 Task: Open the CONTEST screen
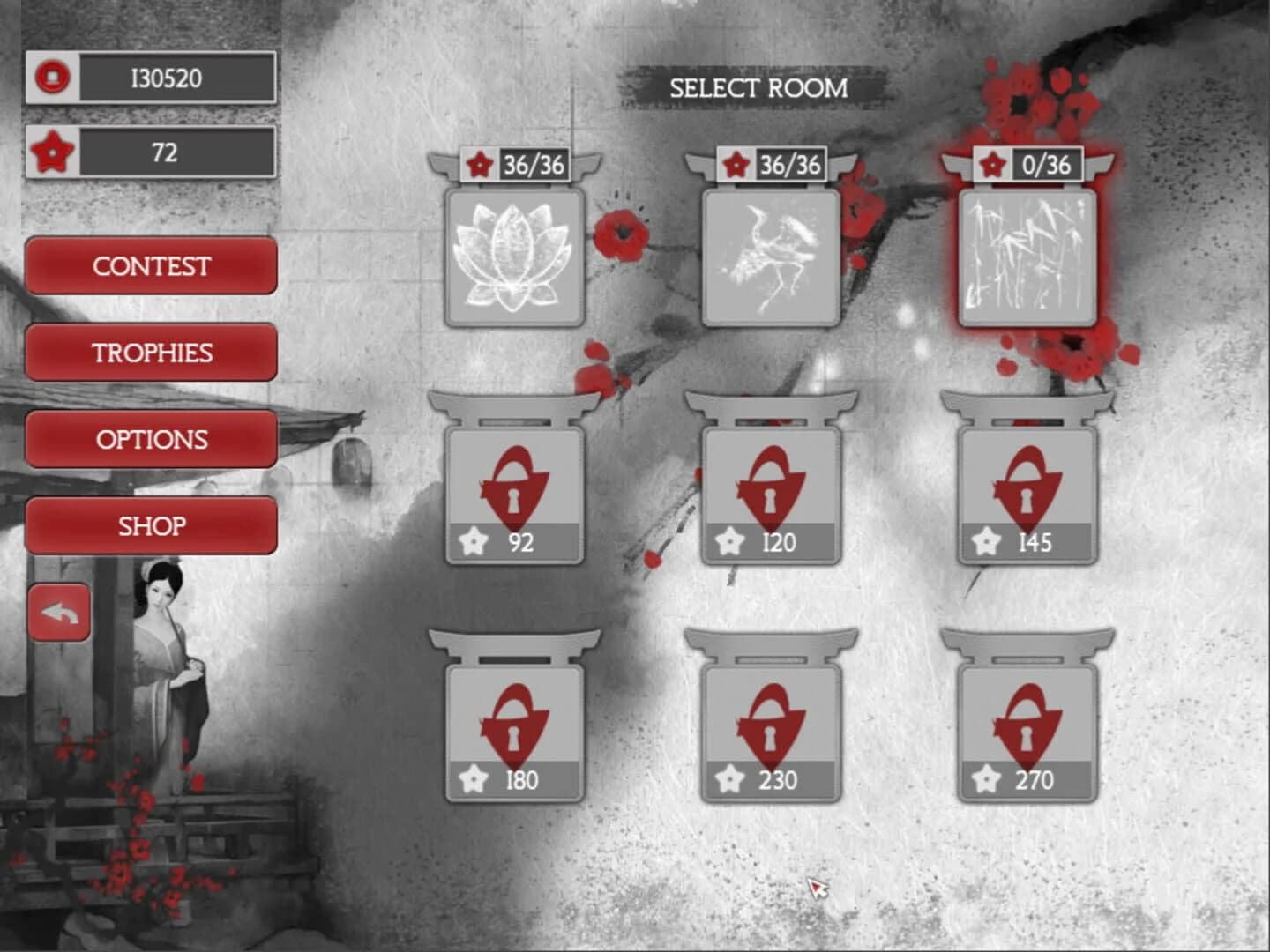[x=151, y=265]
